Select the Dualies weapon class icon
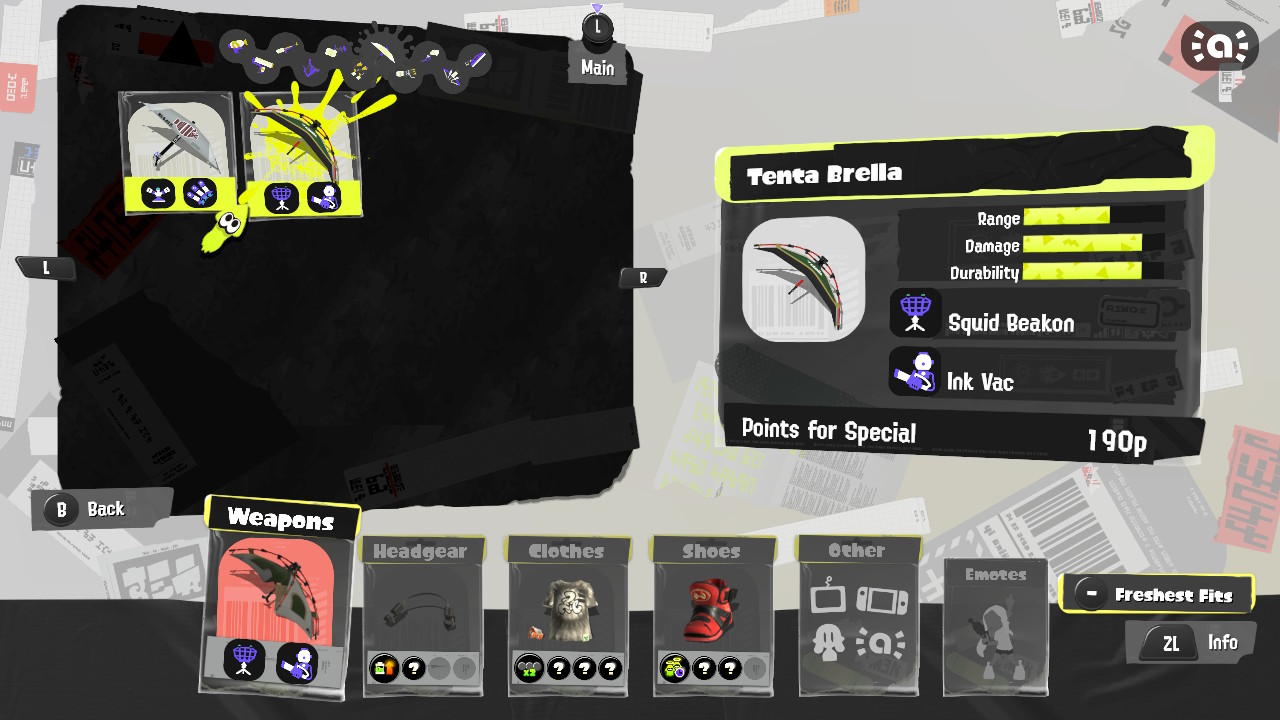The width and height of the screenshot is (1280, 720). pos(360,70)
